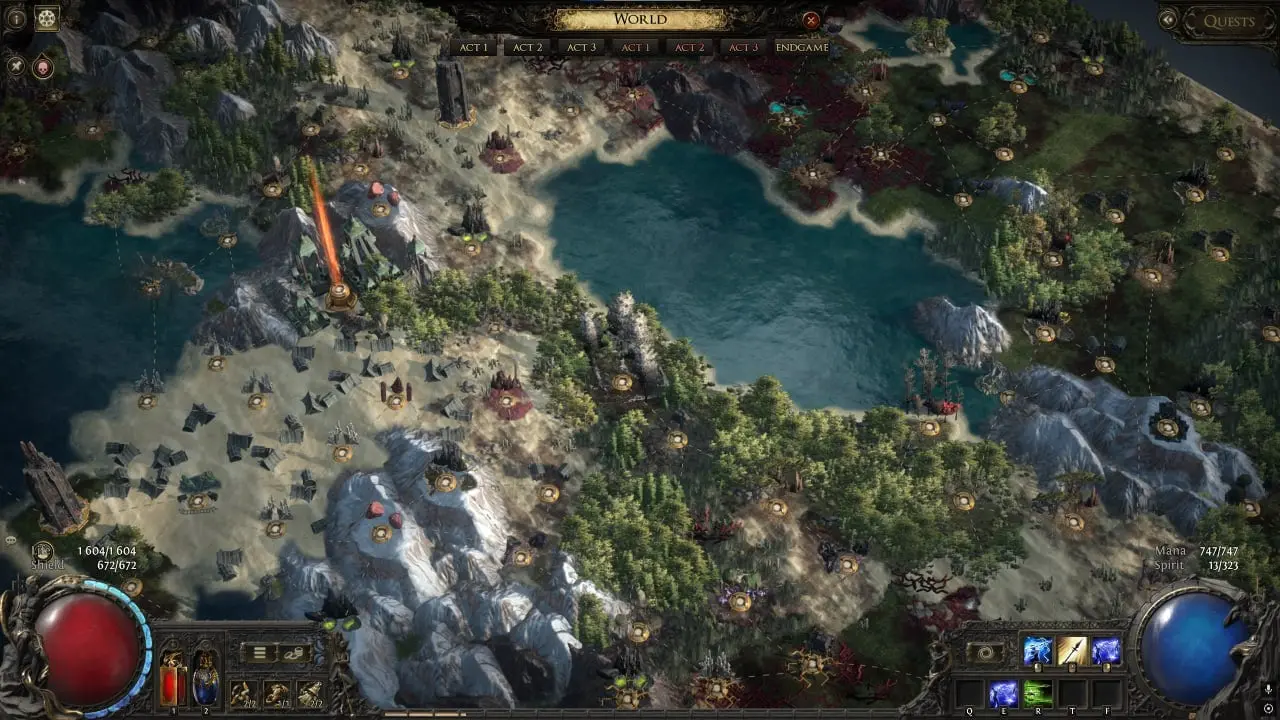This screenshot has height=720, width=1280.
Task: Click the settings wheel icon in the top-left
Action: point(47,18)
